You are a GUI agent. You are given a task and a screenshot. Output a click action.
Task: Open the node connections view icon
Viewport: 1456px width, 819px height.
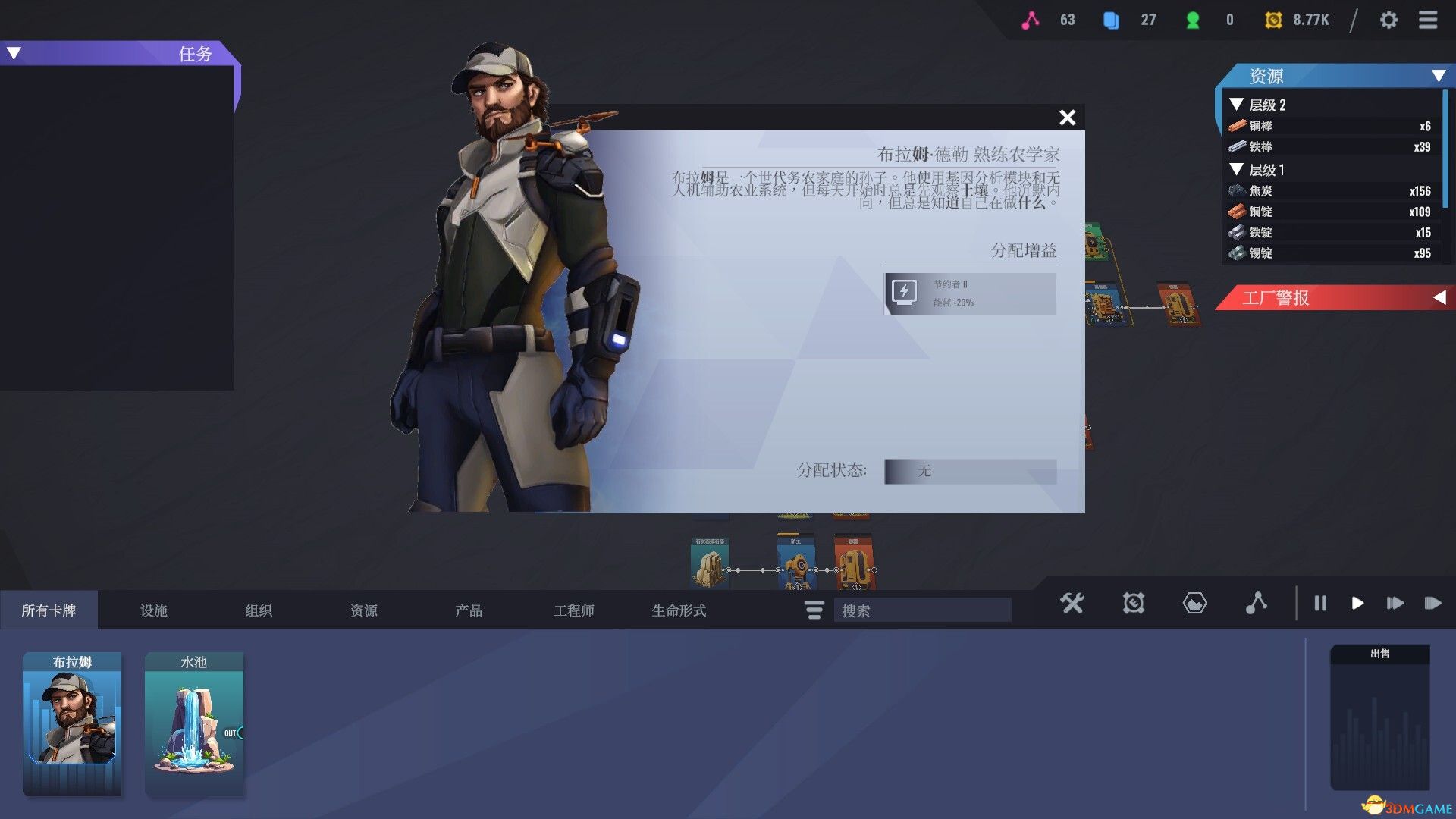(1258, 604)
